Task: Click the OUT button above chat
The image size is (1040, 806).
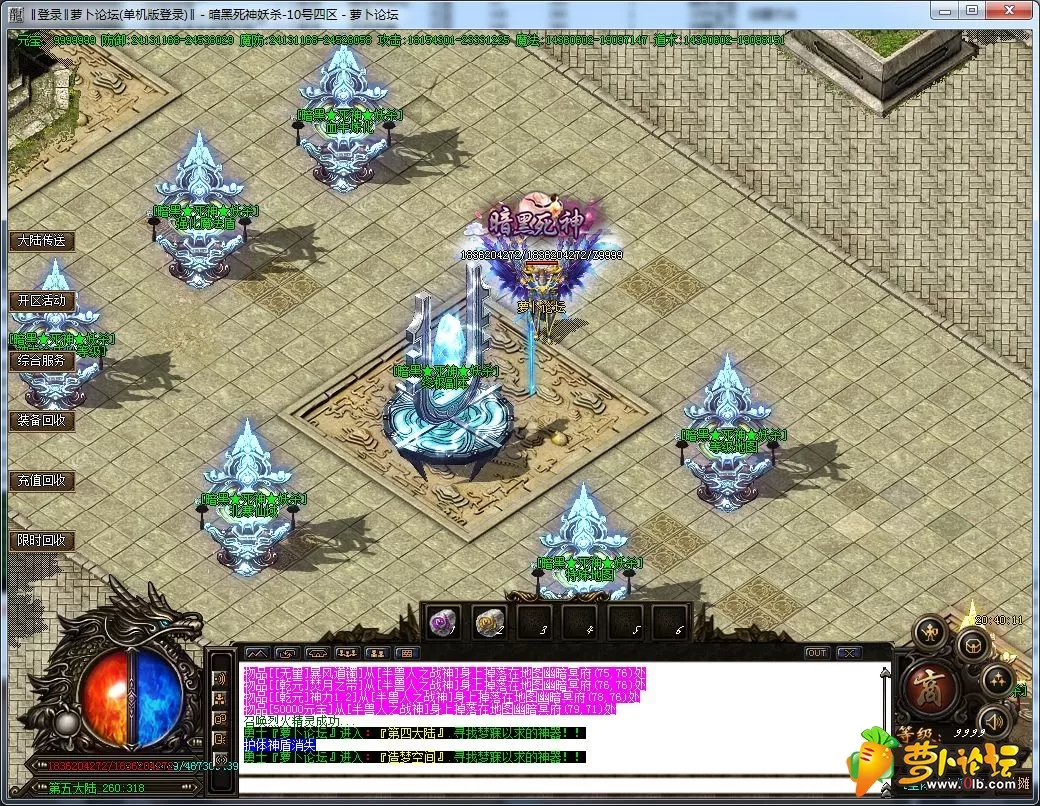Action: click(817, 653)
